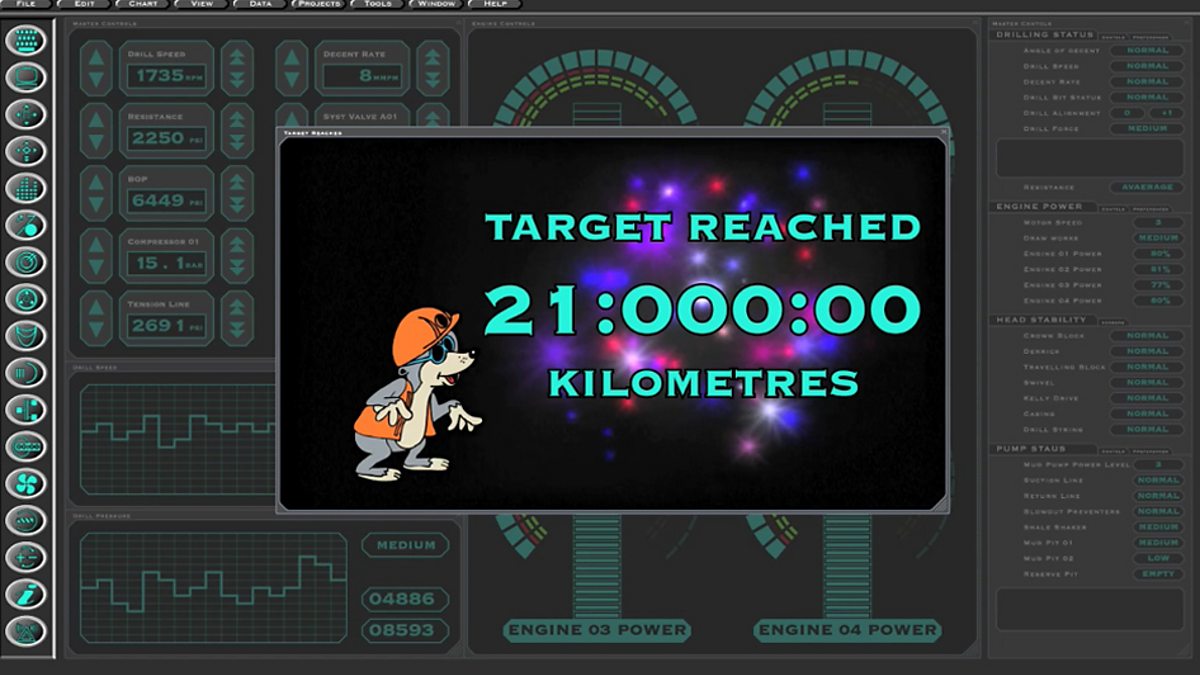
Task: Click the keyboard icon in the sidebar
Action: coord(26,41)
